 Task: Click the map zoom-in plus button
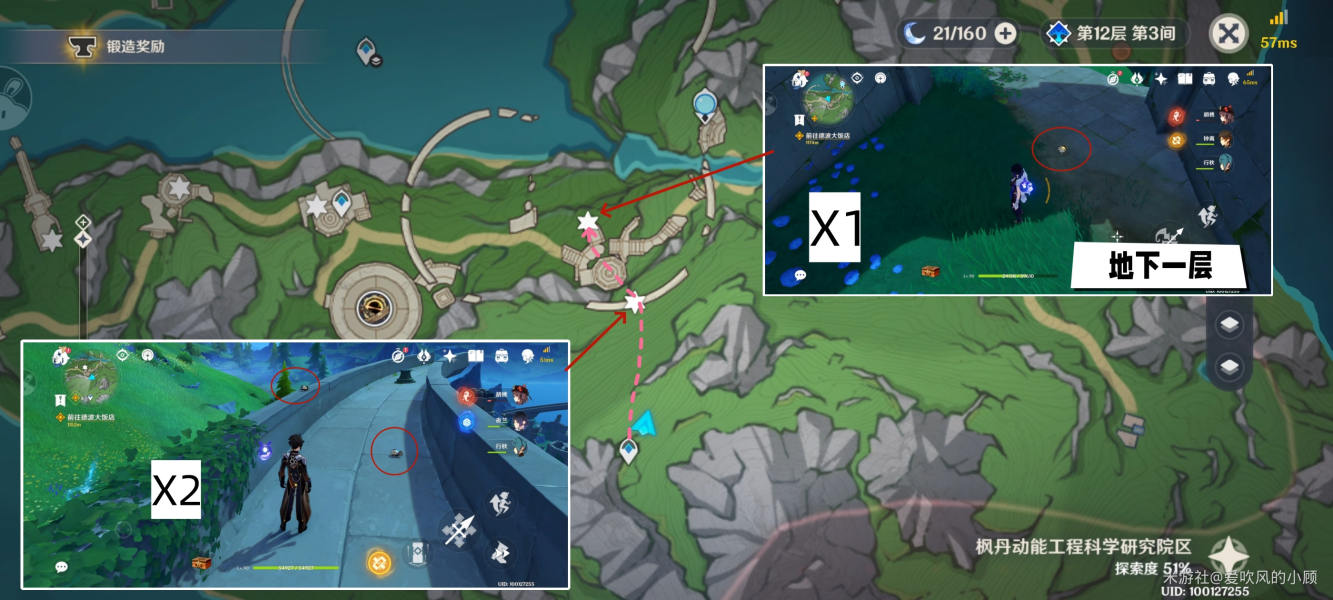click(84, 221)
